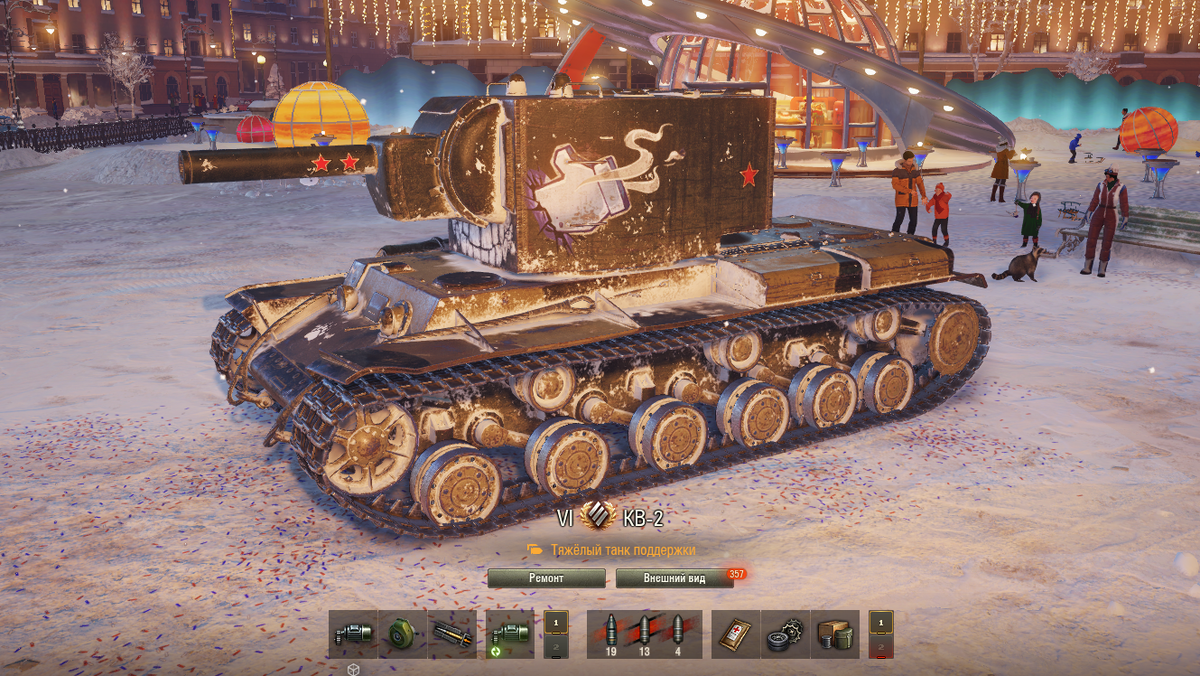Select the round green device equipment slot
The image size is (1200, 676).
coord(402,634)
